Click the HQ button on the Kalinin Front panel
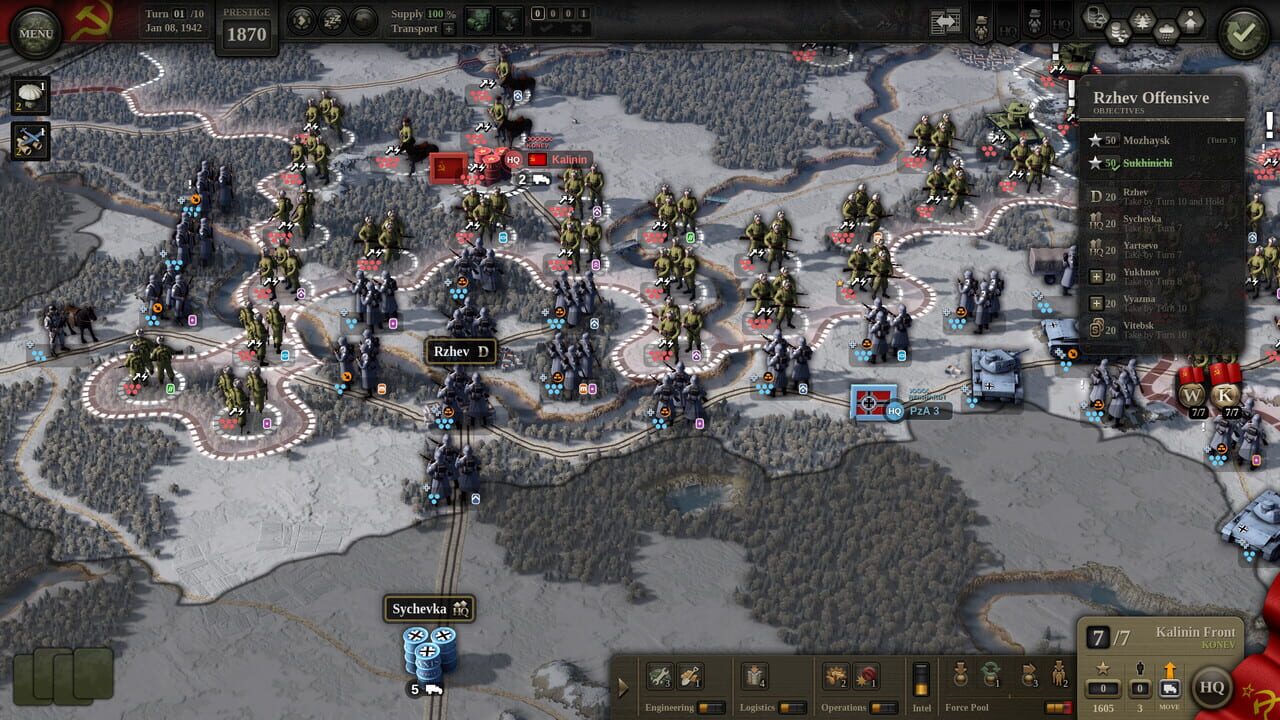1280x720 pixels. click(x=1214, y=687)
